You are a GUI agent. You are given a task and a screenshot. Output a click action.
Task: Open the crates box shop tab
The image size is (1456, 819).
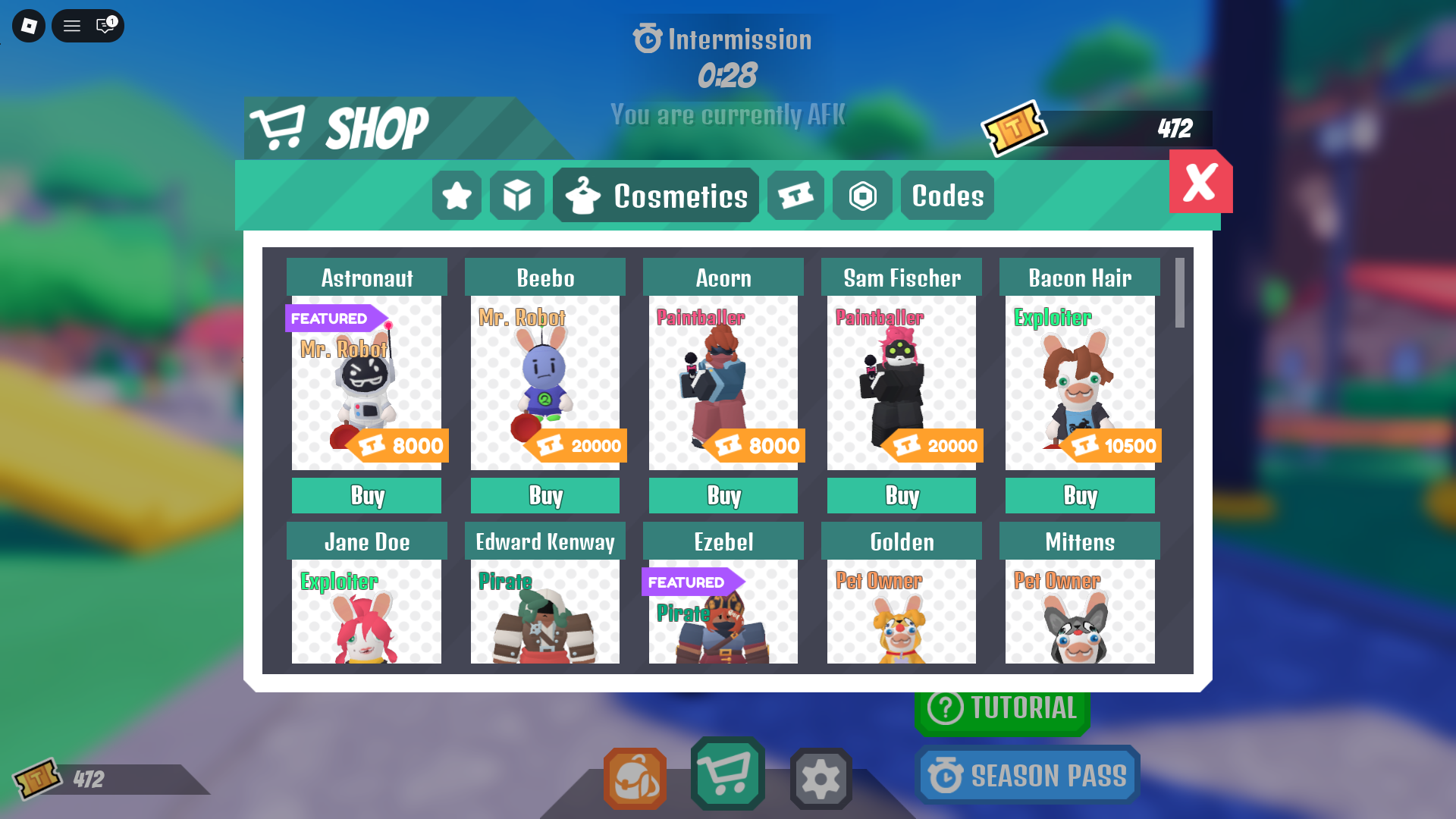pyautogui.click(x=517, y=195)
